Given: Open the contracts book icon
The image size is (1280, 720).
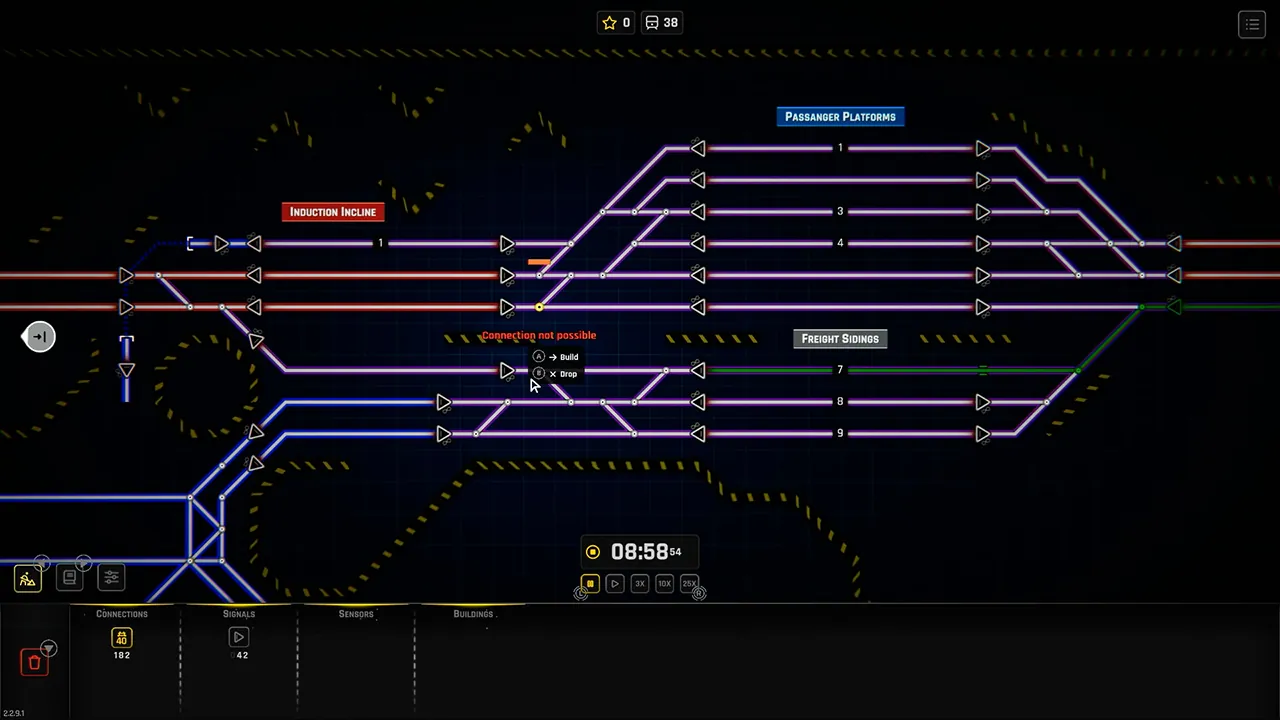Looking at the screenshot, I should (x=69, y=577).
